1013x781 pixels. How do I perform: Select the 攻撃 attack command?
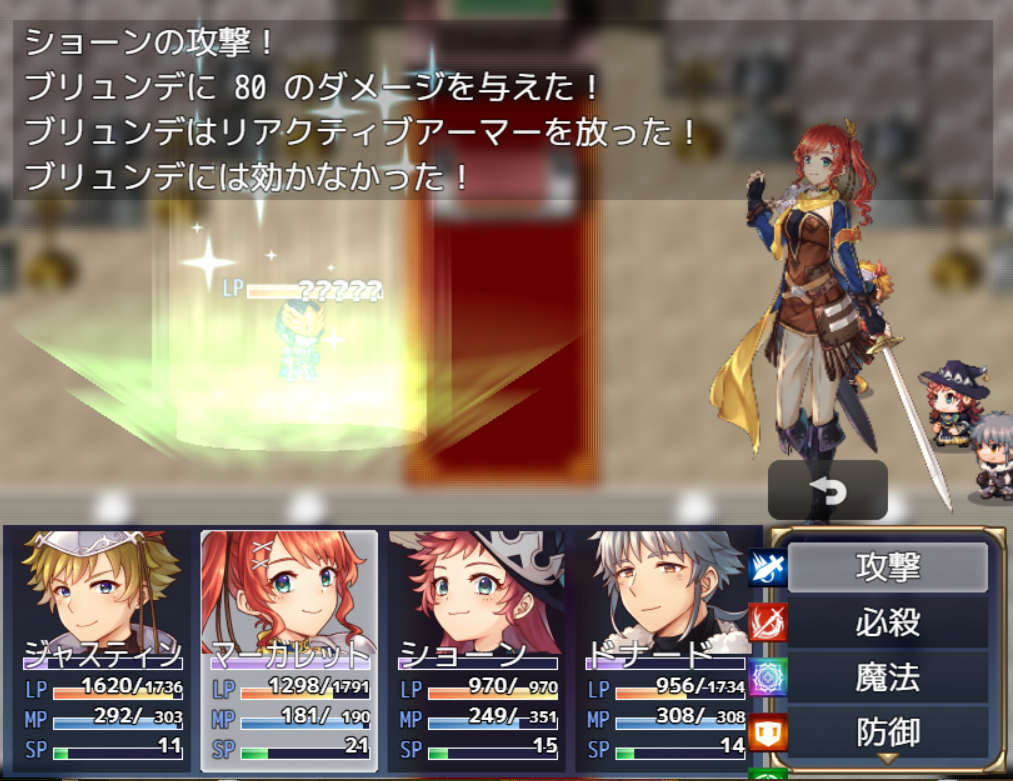pyautogui.click(x=887, y=567)
